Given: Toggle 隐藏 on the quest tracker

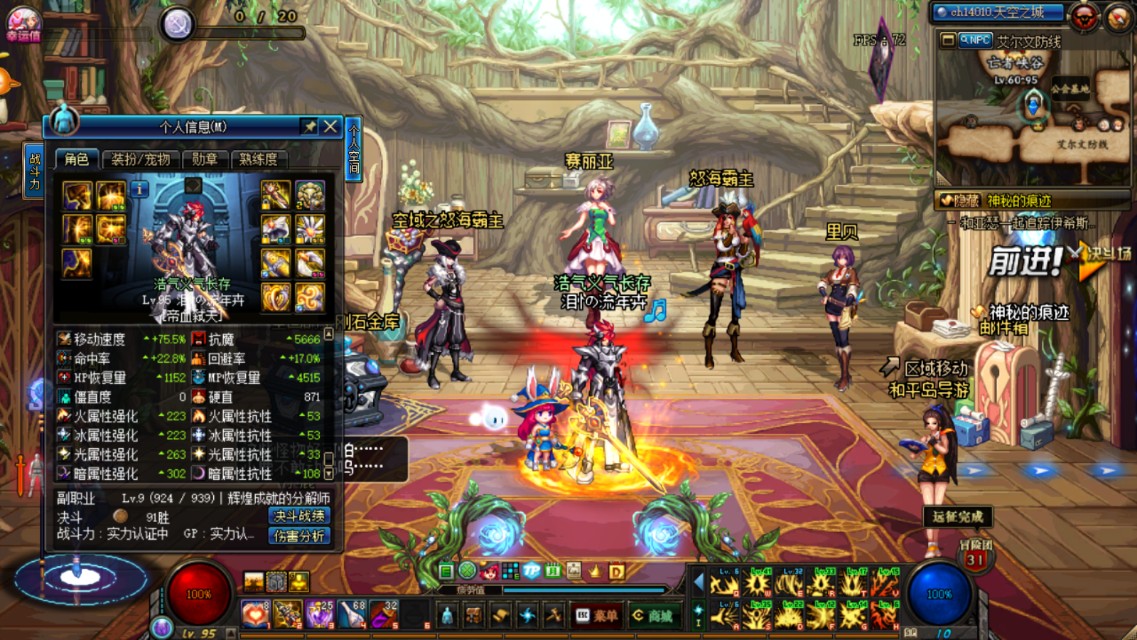Looking at the screenshot, I should click(959, 201).
